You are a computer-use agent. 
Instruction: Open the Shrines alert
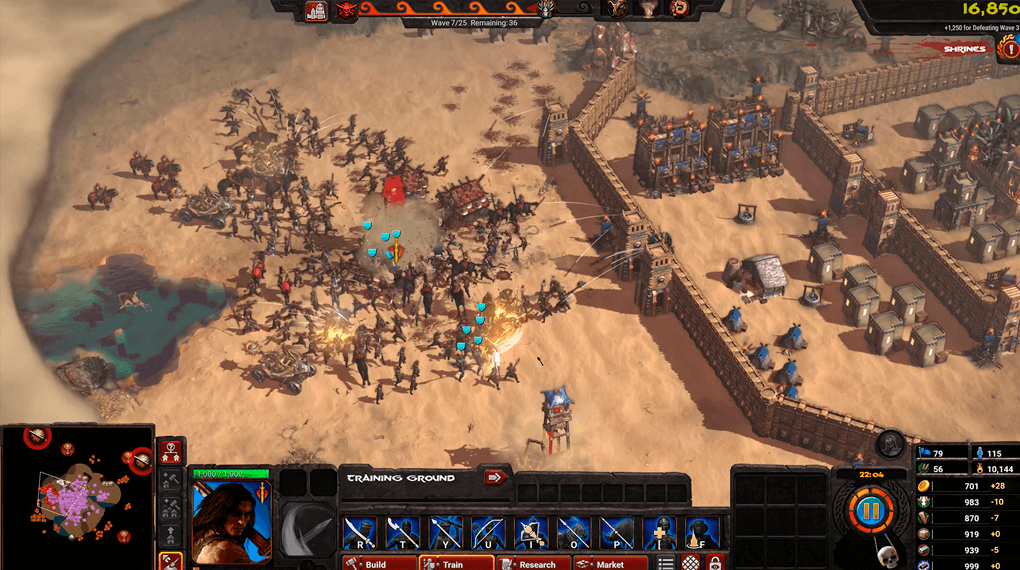pyautogui.click(x=966, y=48)
